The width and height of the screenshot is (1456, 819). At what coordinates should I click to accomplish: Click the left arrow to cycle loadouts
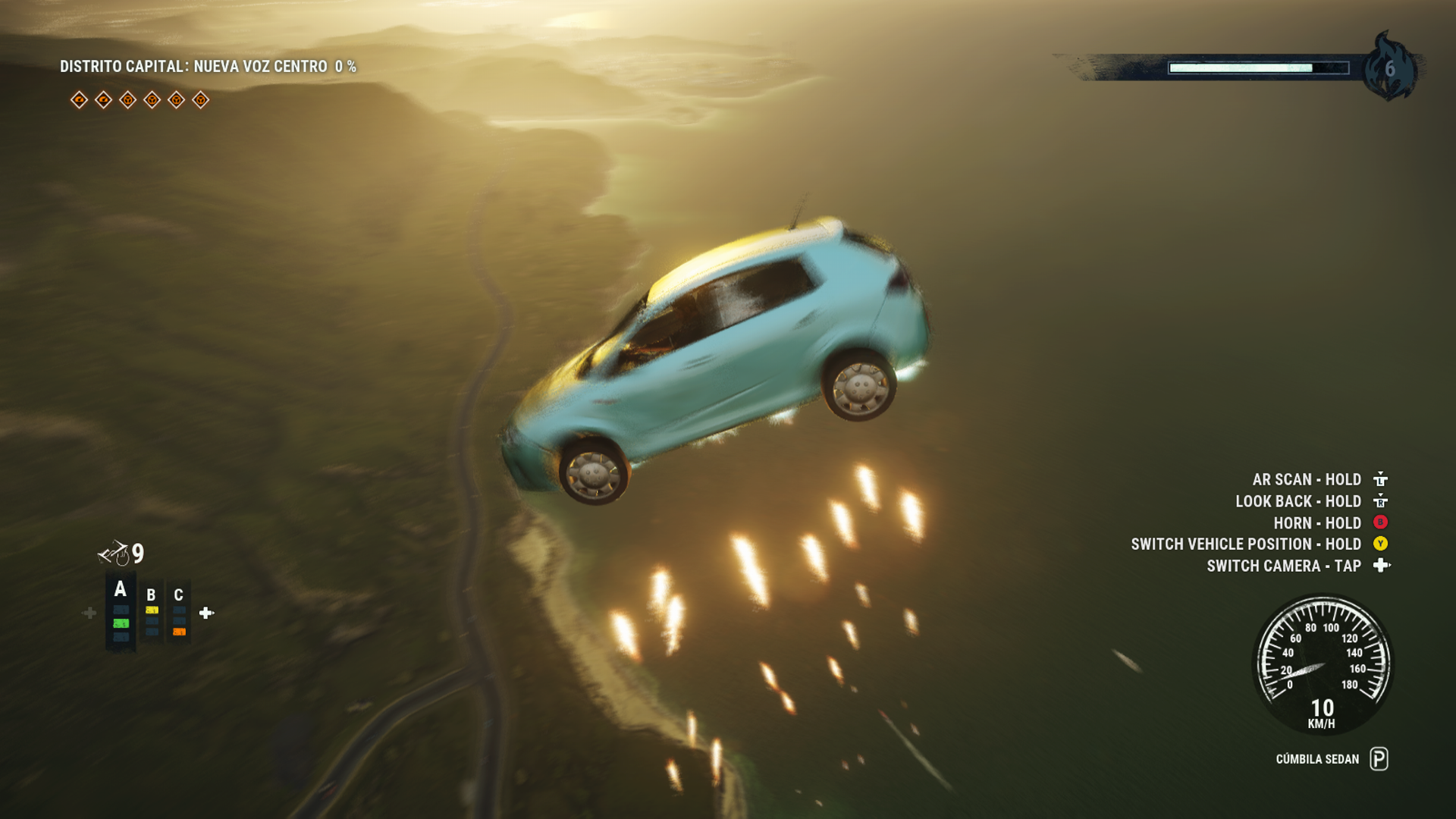pos(89,613)
